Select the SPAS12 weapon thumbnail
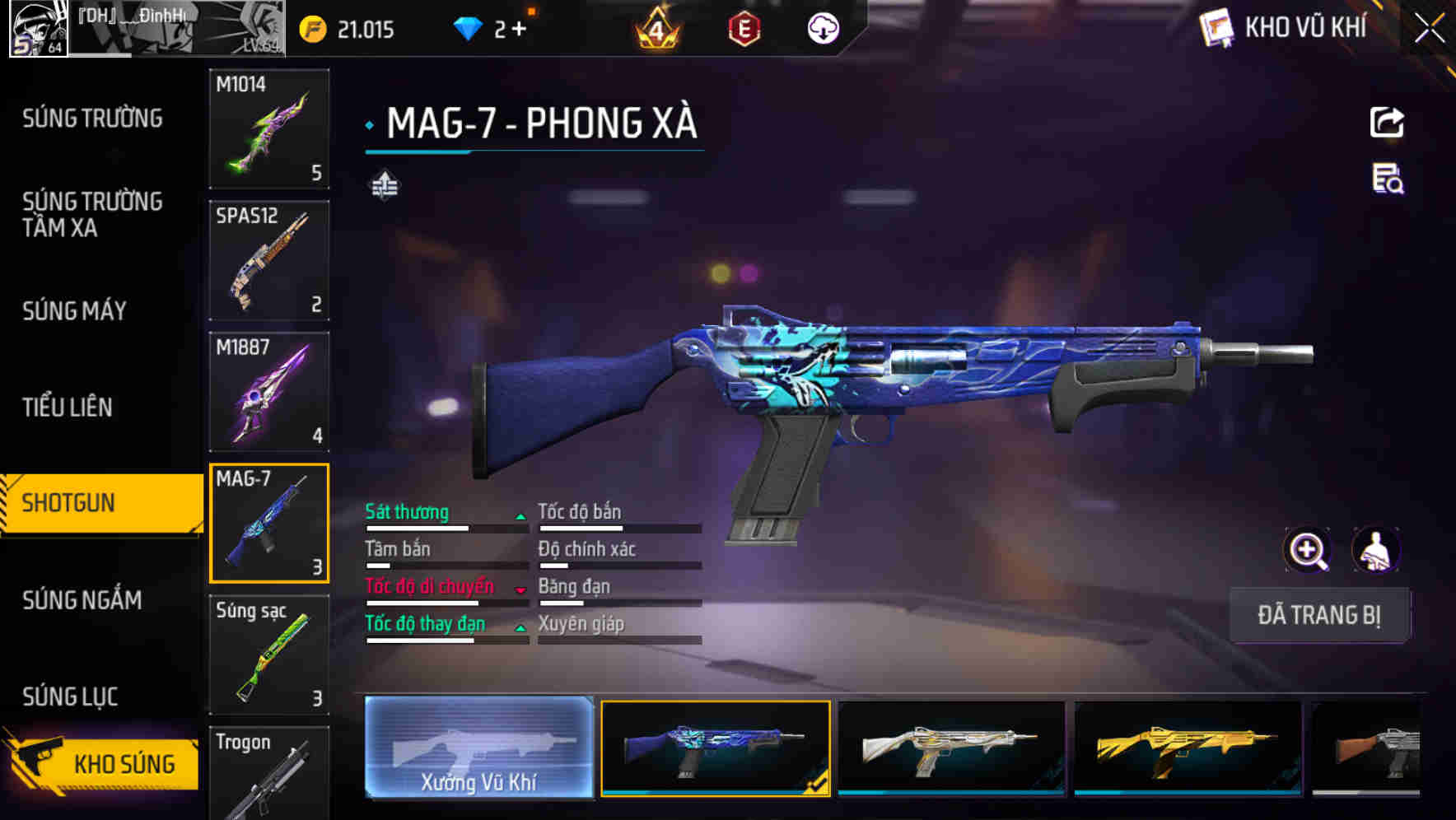 pos(269,259)
